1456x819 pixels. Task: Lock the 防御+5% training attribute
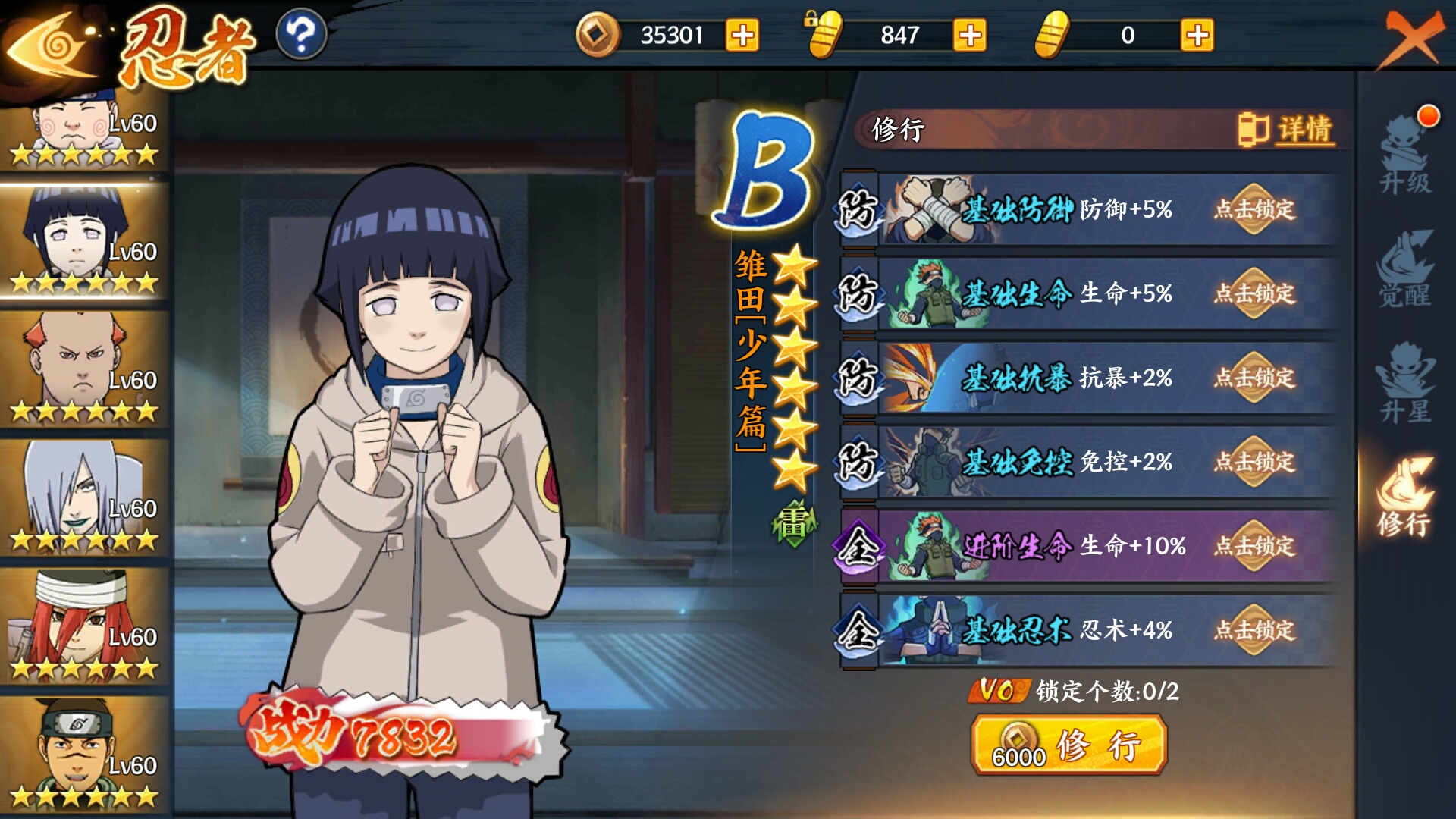click(x=1254, y=209)
